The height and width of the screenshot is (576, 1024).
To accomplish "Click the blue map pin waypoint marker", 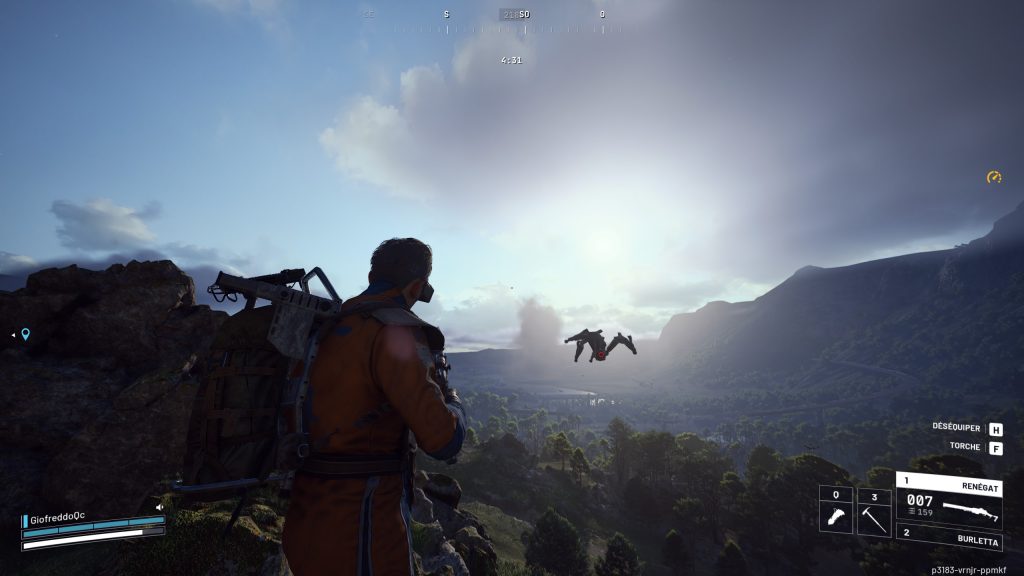I will pos(25,334).
